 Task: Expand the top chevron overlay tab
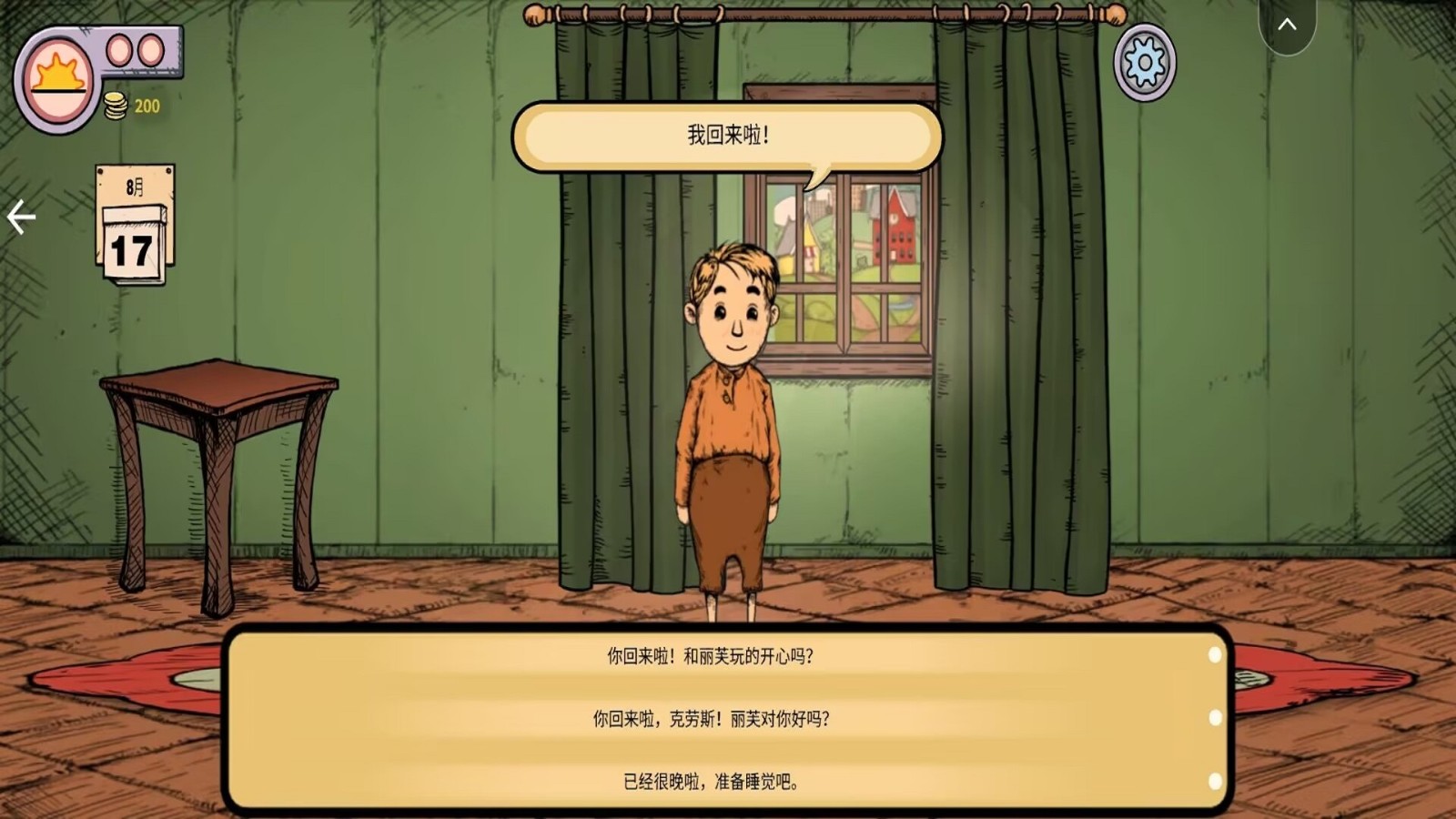[1287, 25]
